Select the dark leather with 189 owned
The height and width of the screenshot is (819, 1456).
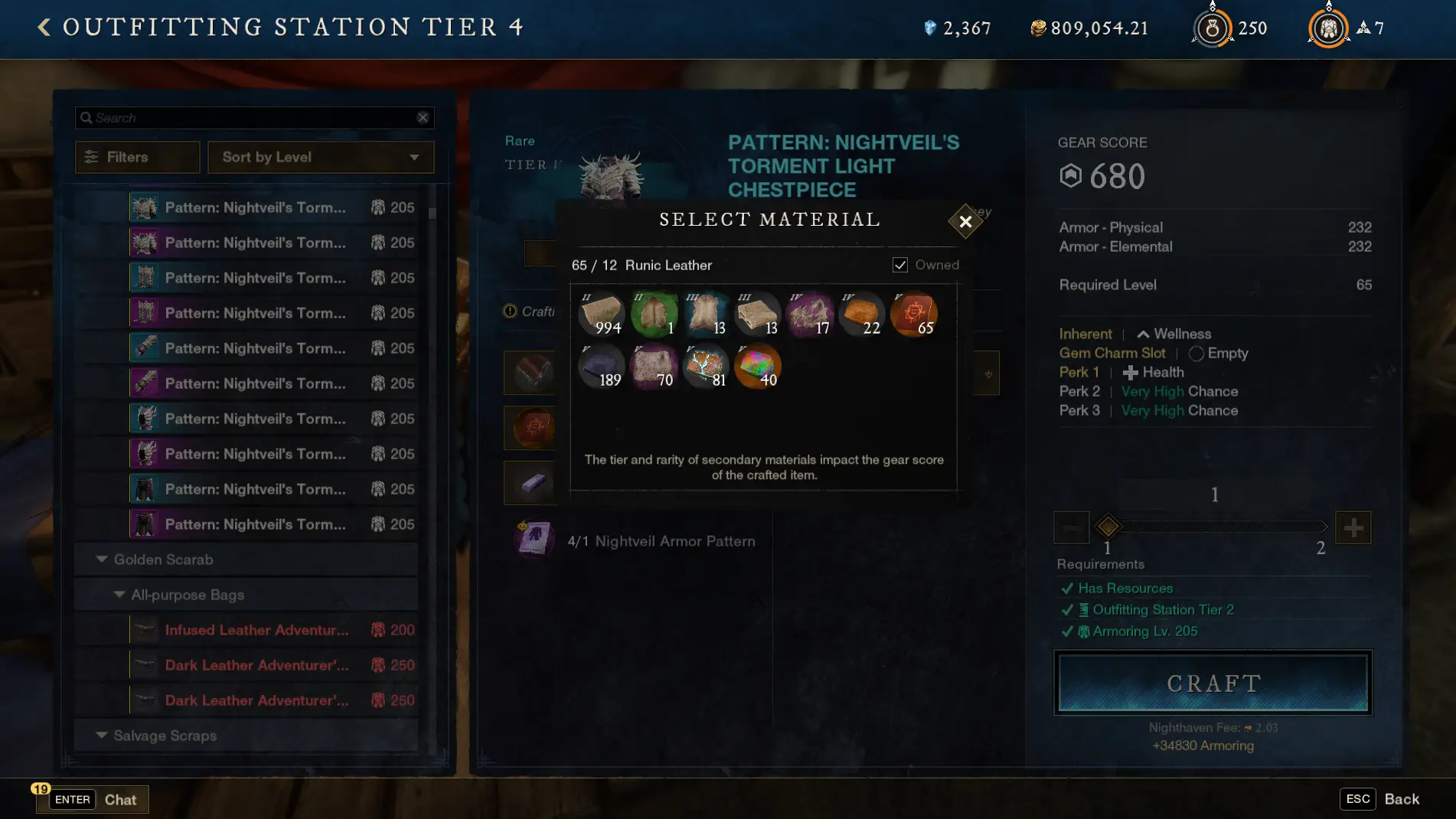pyautogui.click(x=602, y=367)
